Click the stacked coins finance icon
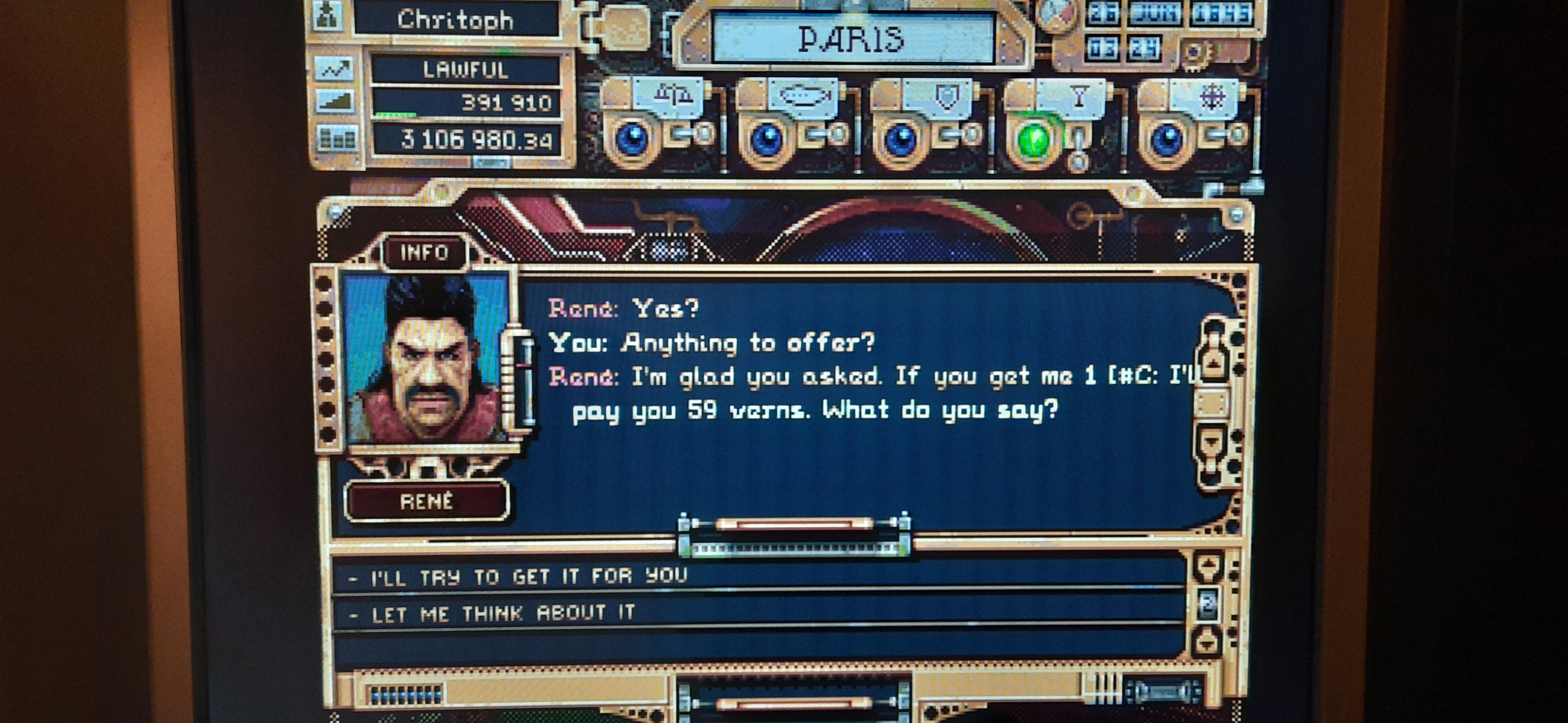This screenshot has width=1568, height=723. pyautogui.click(x=337, y=139)
